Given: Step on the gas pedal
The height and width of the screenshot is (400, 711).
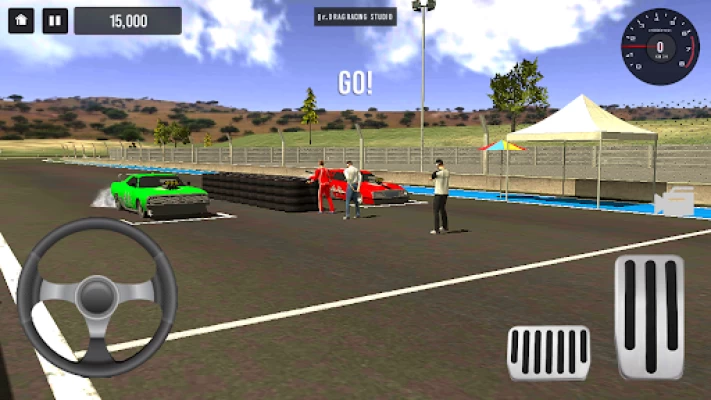Looking at the screenshot, I should [x=649, y=317].
